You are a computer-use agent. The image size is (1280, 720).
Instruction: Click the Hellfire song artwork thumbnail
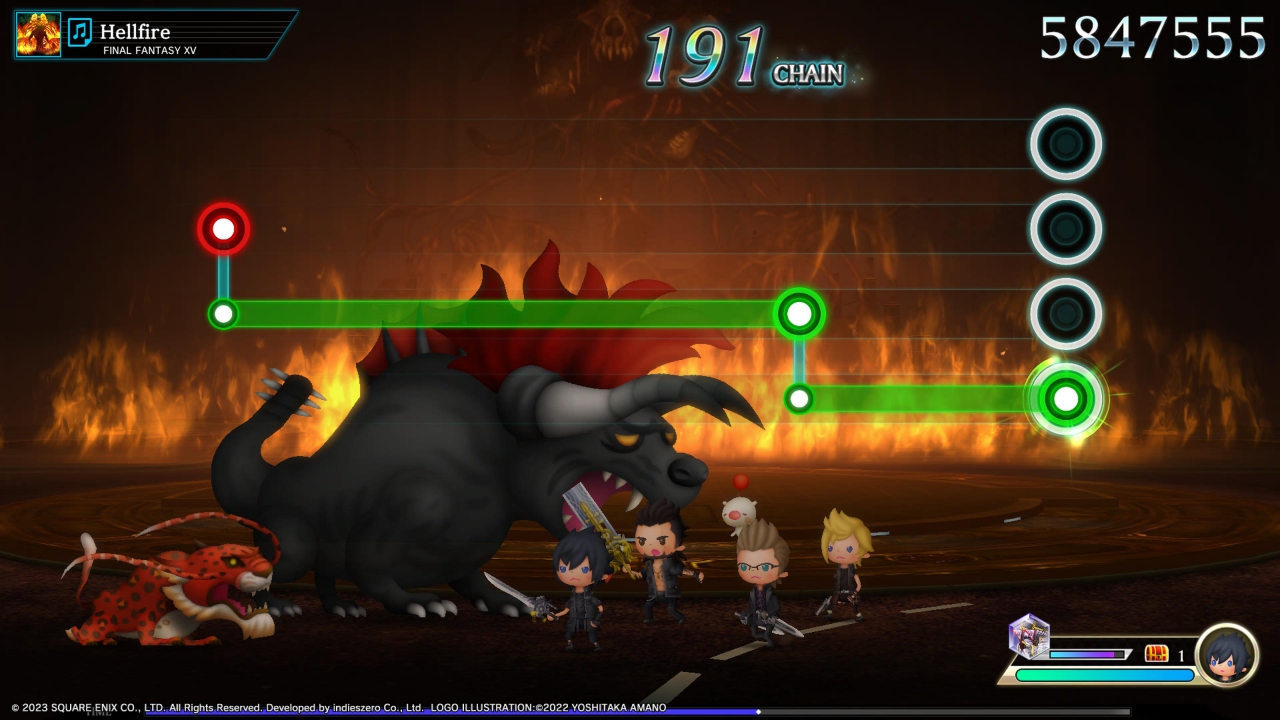(x=38, y=34)
